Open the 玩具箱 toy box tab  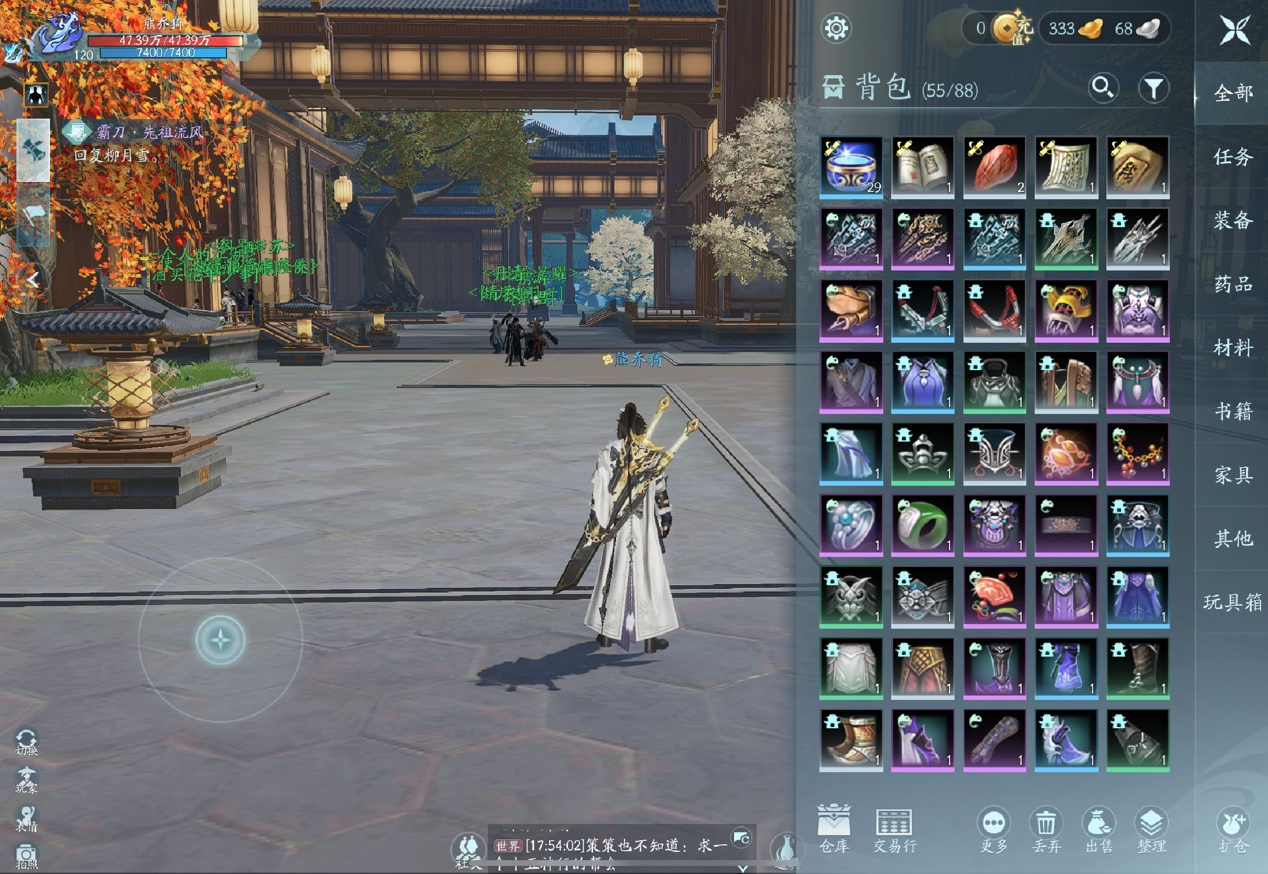[x=1233, y=602]
